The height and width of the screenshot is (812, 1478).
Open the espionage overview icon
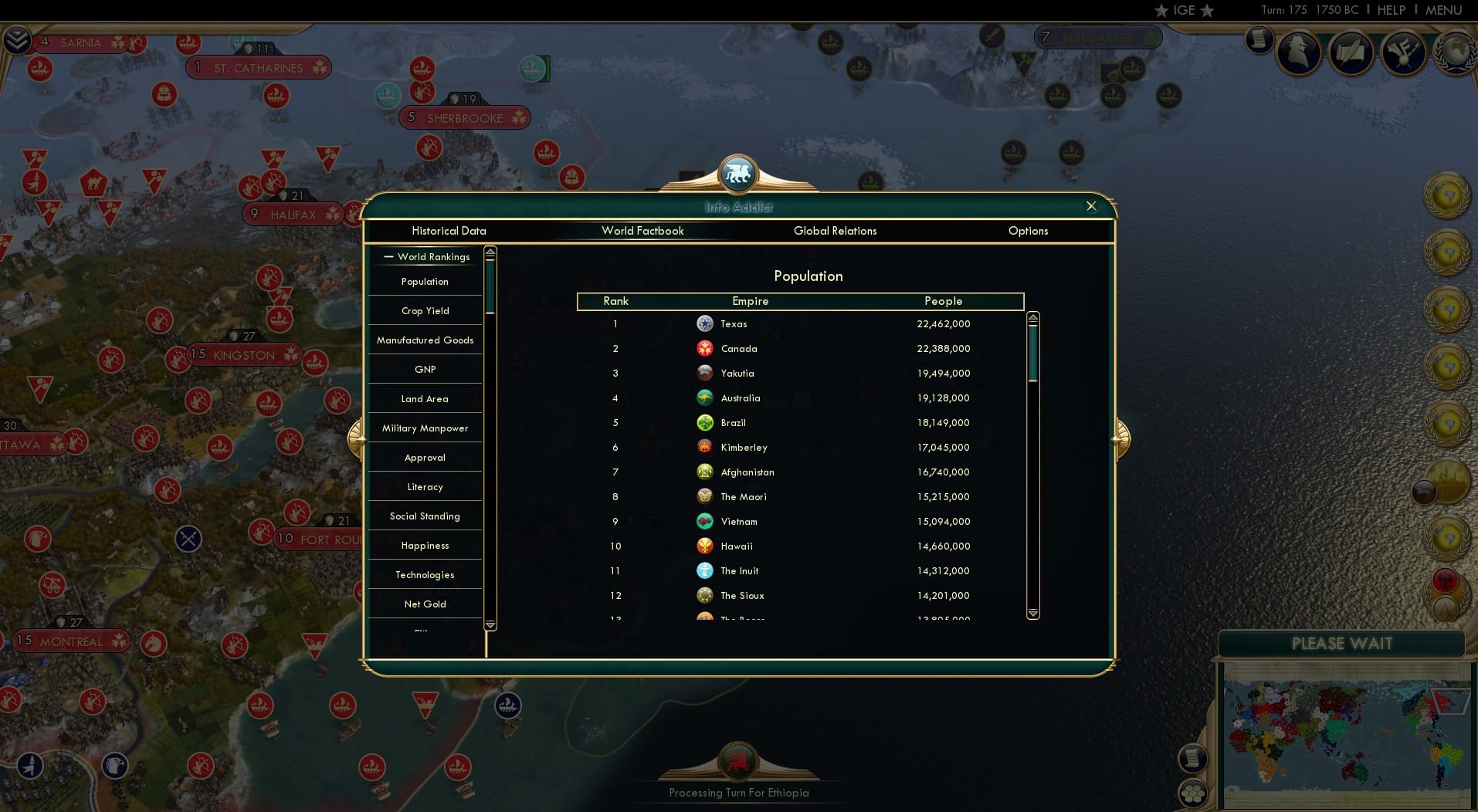coord(1299,51)
